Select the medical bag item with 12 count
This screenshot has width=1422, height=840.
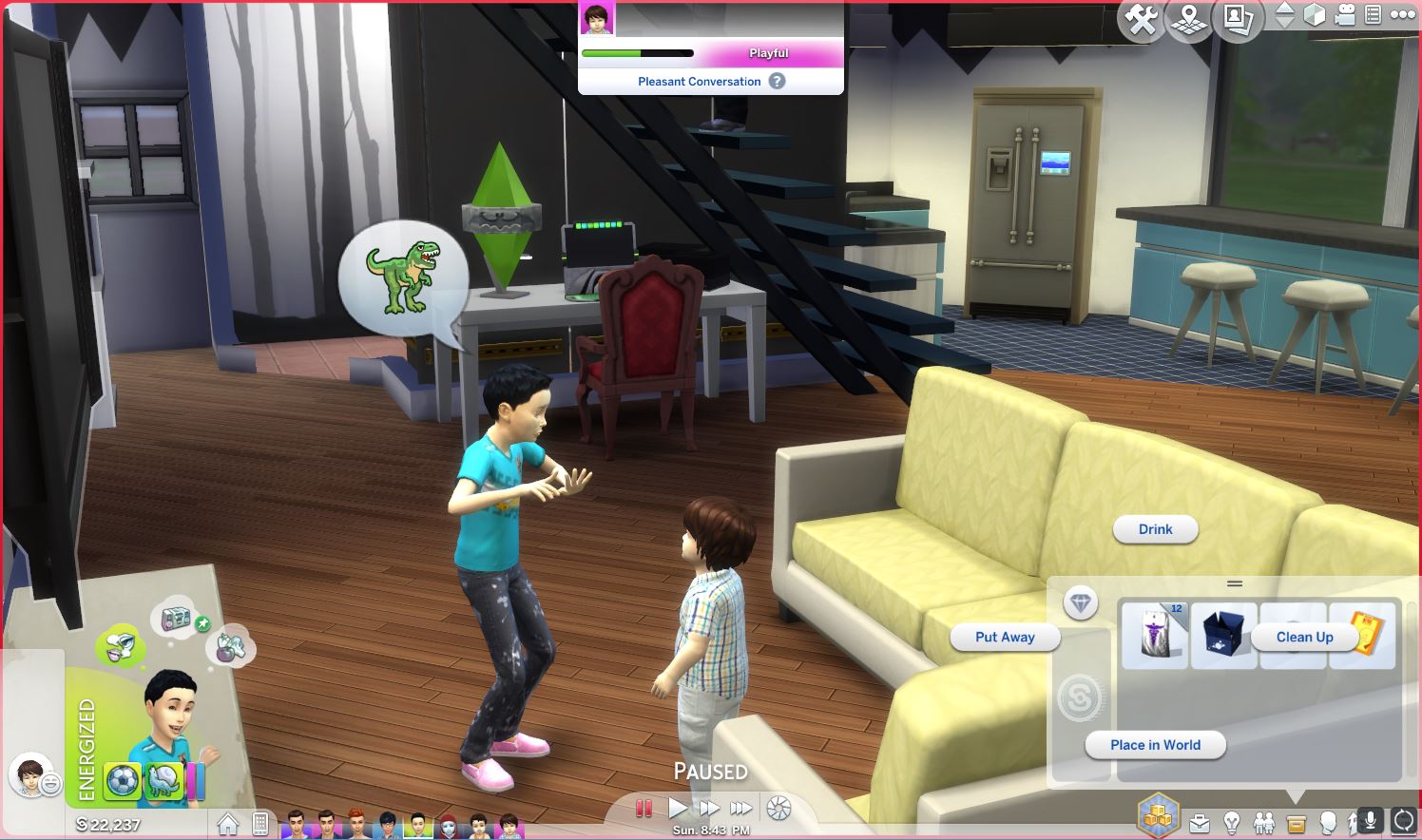1154,634
